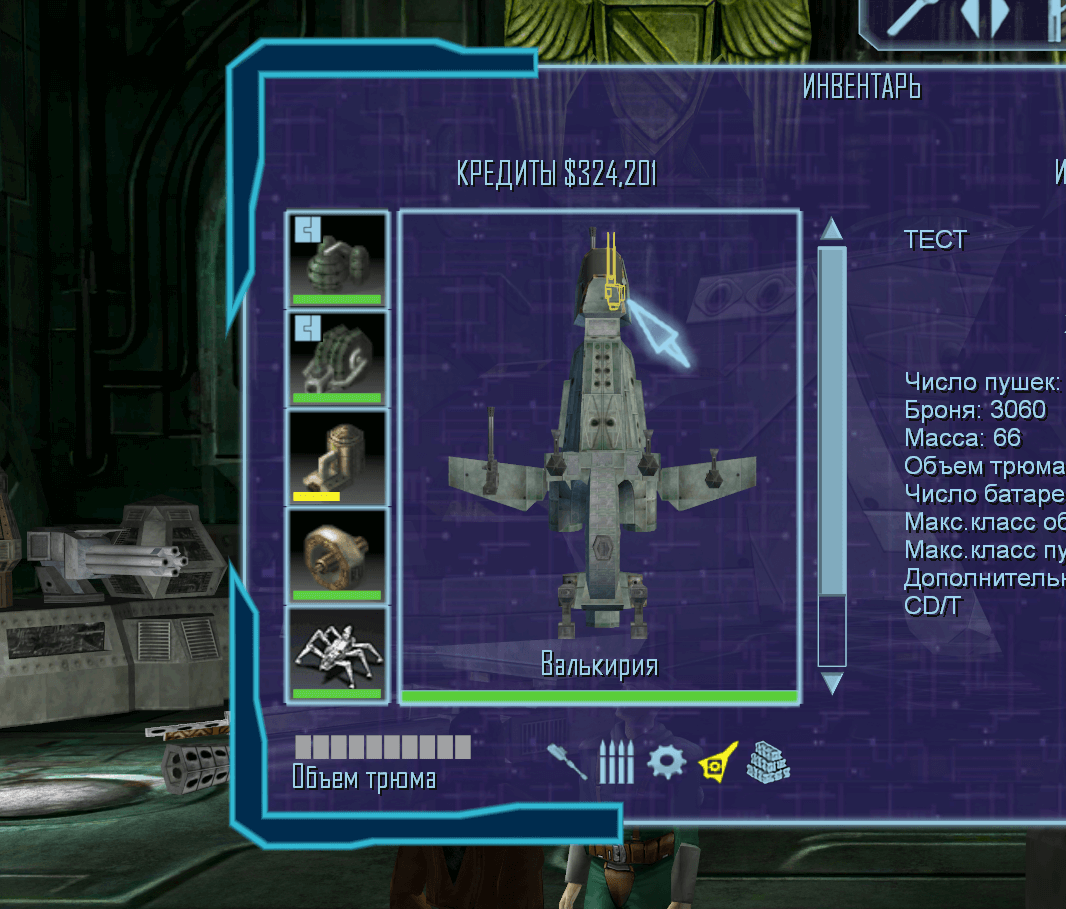Click the inventory list scroll-up arrow

[831, 229]
